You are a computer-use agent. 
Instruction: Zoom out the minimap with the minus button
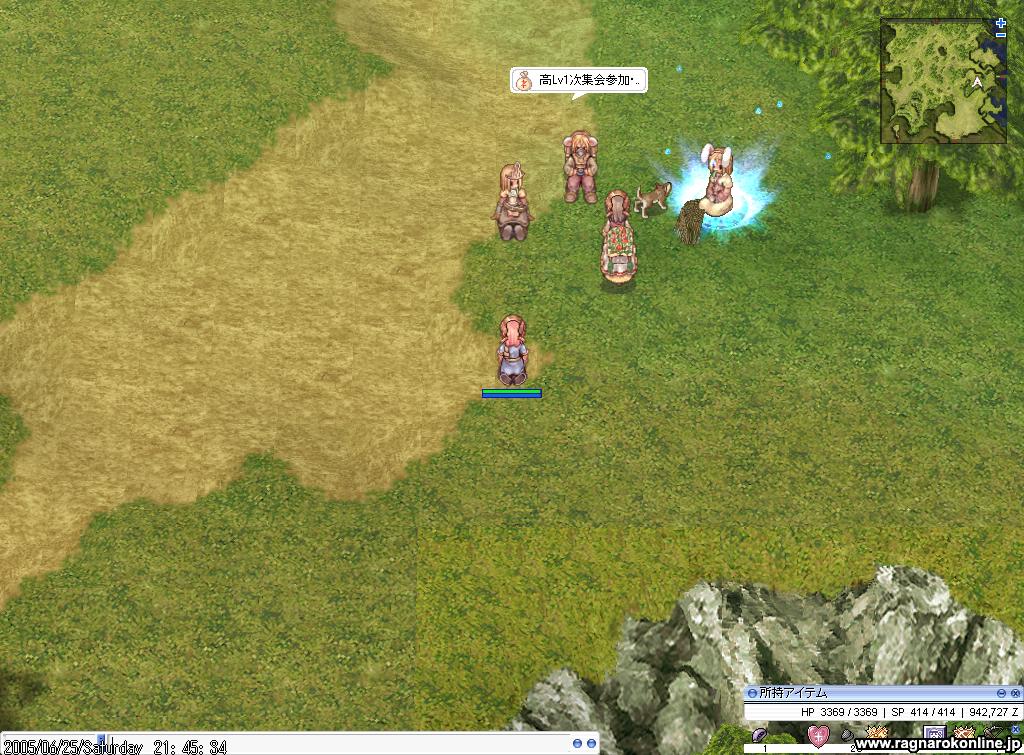coord(1001,35)
